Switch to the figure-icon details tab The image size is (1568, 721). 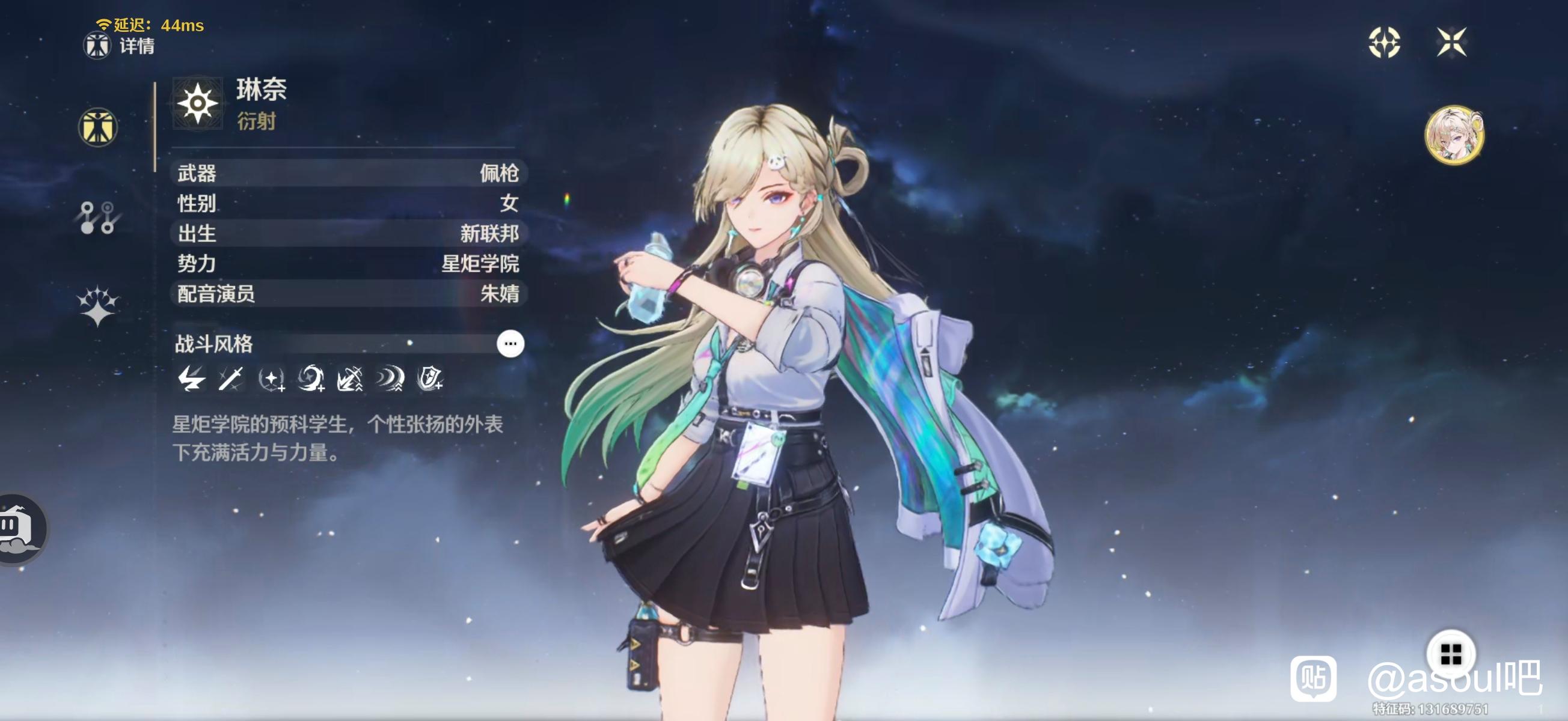click(97, 127)
